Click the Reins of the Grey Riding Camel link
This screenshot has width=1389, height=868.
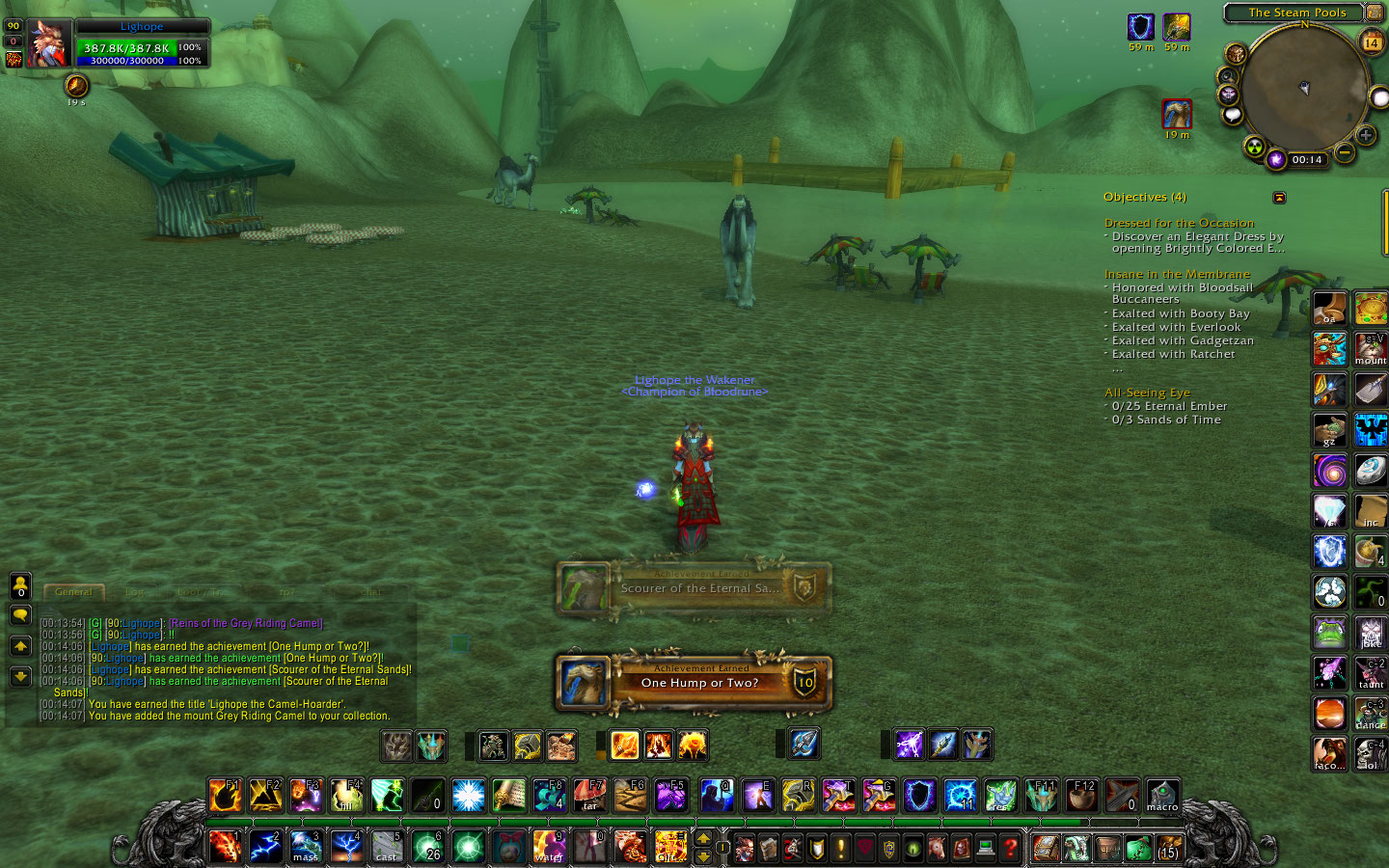point(246,623)
